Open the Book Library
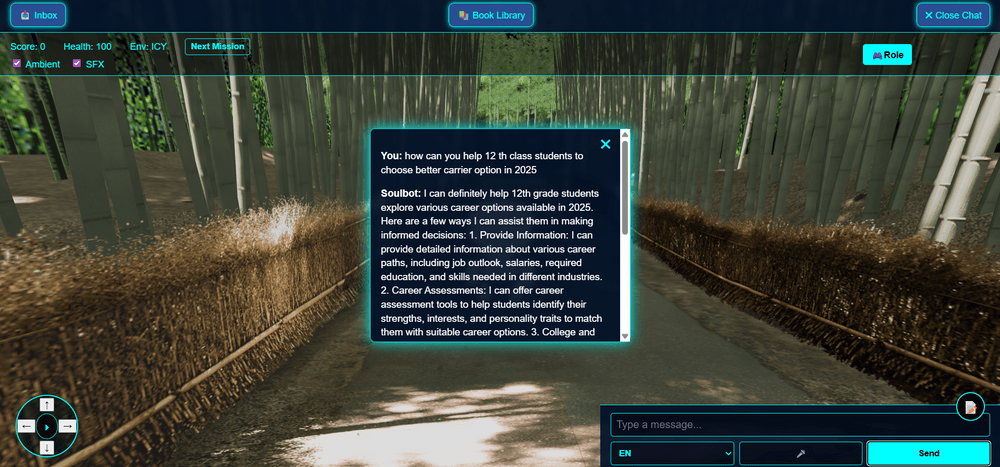Screen dimensions: 1000x467 [x=491, y=15]
